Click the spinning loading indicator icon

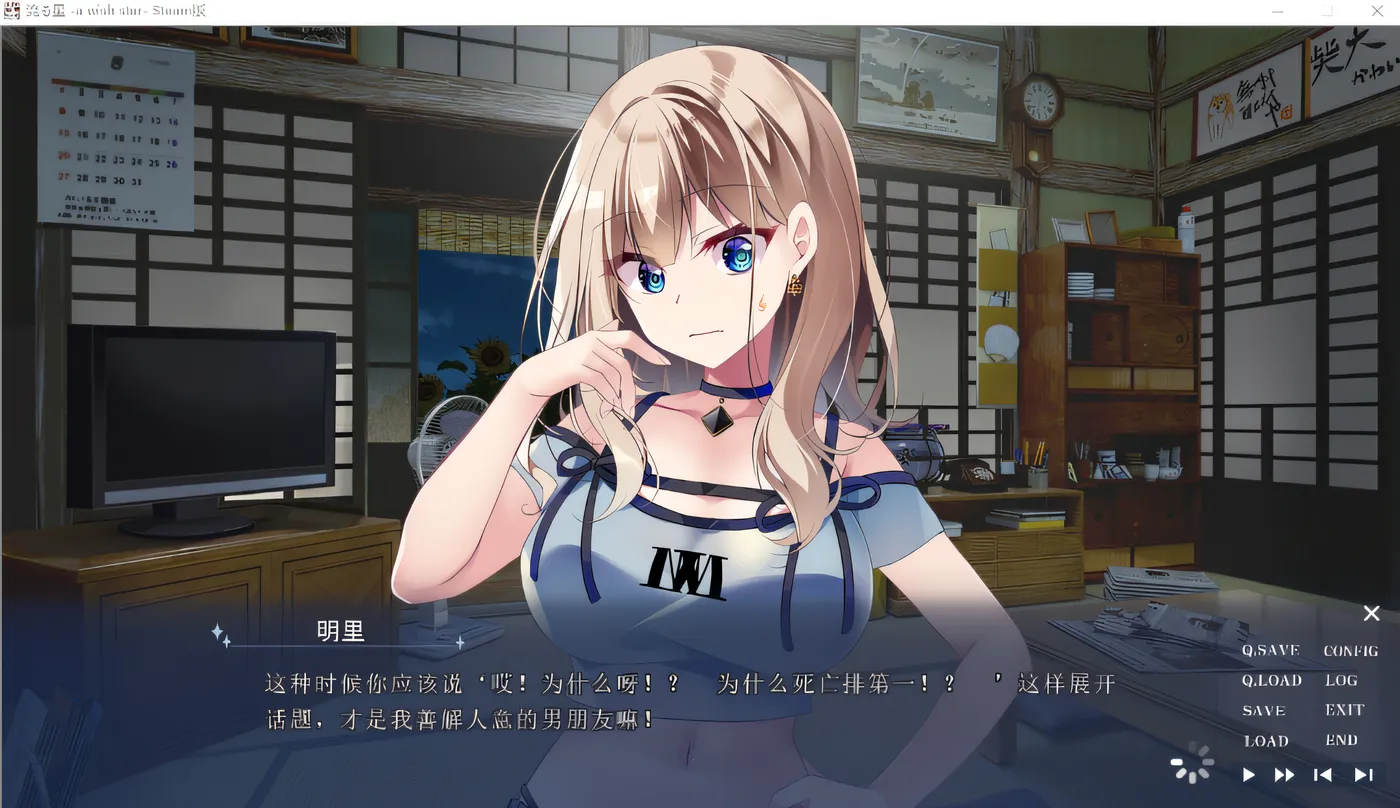pyautogui.click(x=1192, y=763)
